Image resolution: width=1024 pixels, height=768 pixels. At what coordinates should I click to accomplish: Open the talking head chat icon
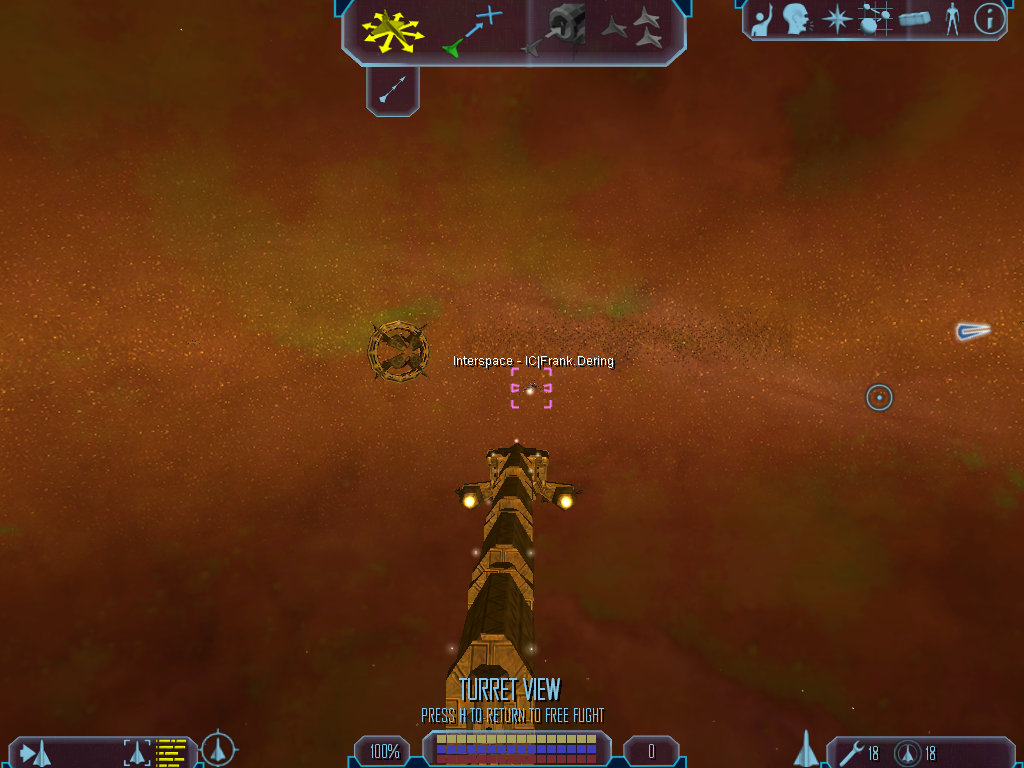point(796,19)
